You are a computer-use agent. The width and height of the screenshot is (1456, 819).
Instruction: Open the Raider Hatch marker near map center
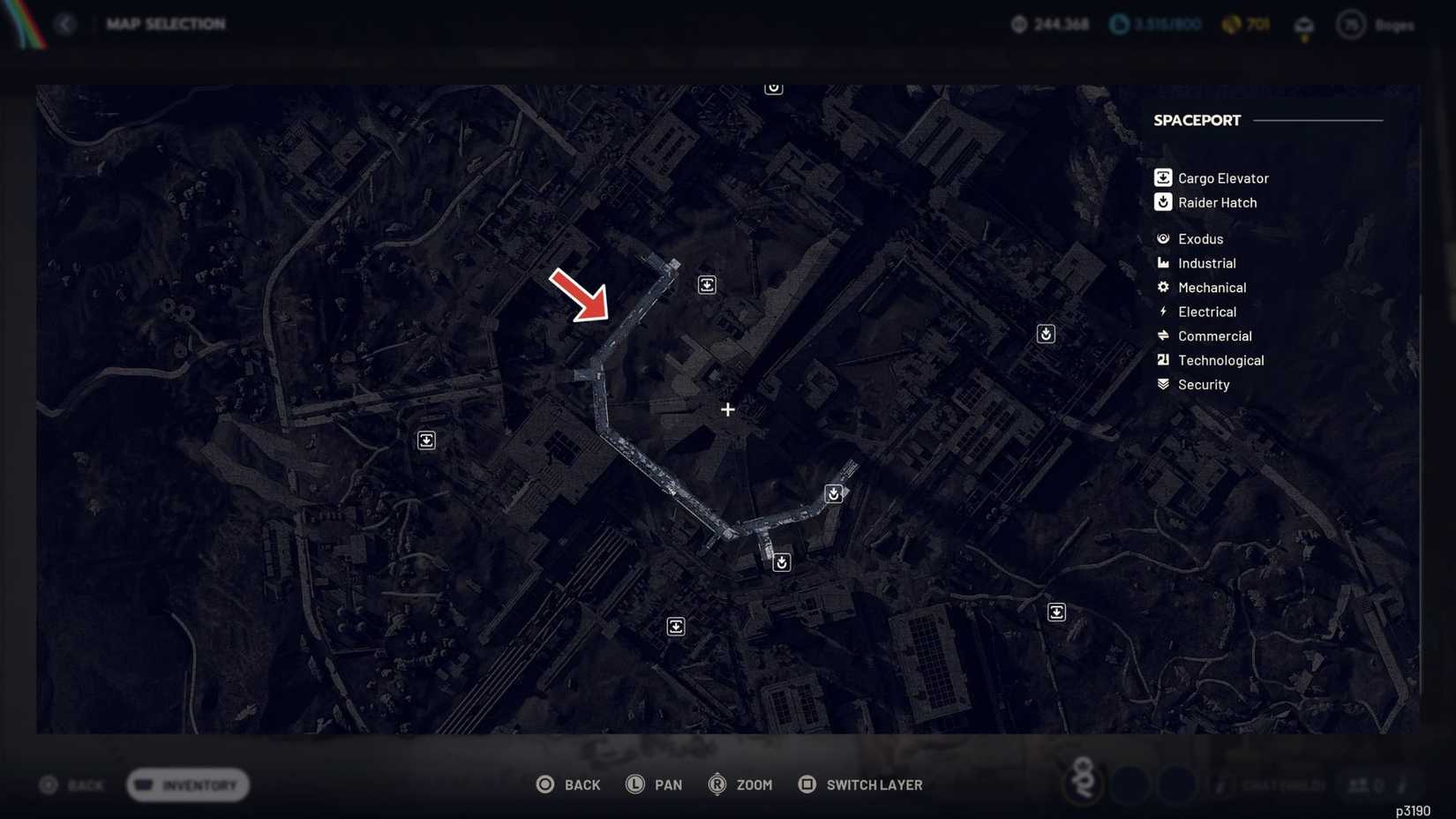833,493
